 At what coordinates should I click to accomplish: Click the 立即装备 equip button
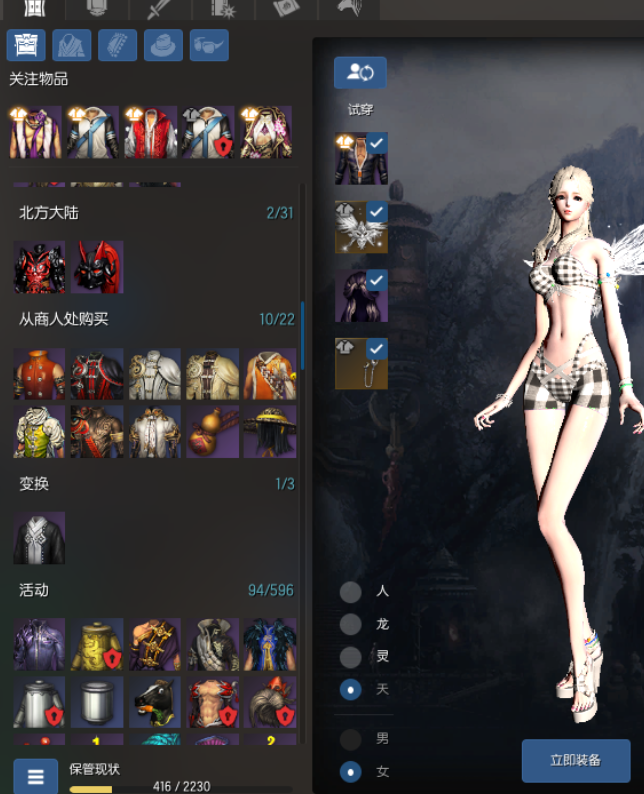[576, 760]
